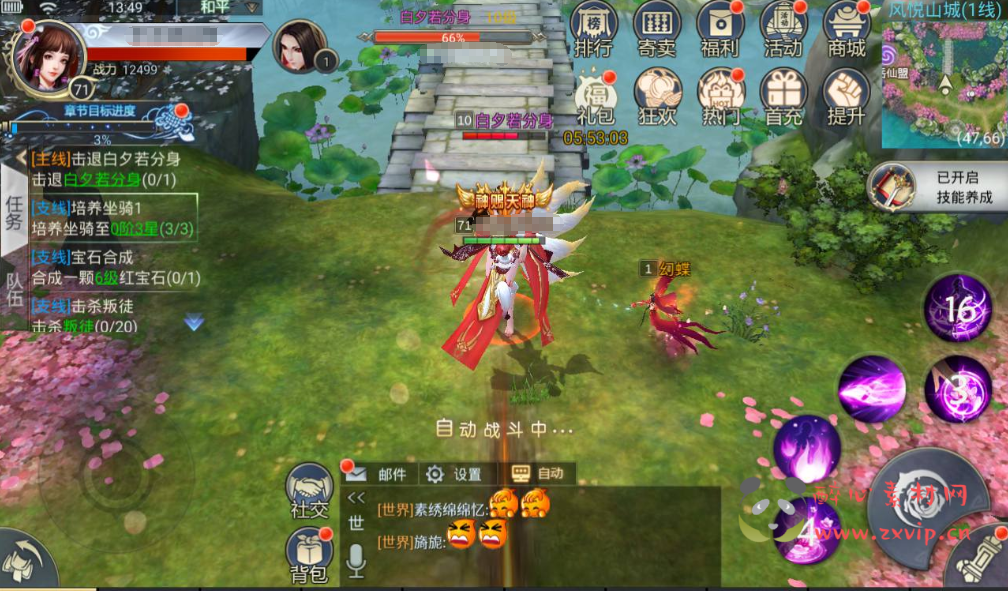Open the player character portrait
This screenshot has width=1008, height=591.
click(46, 55)
